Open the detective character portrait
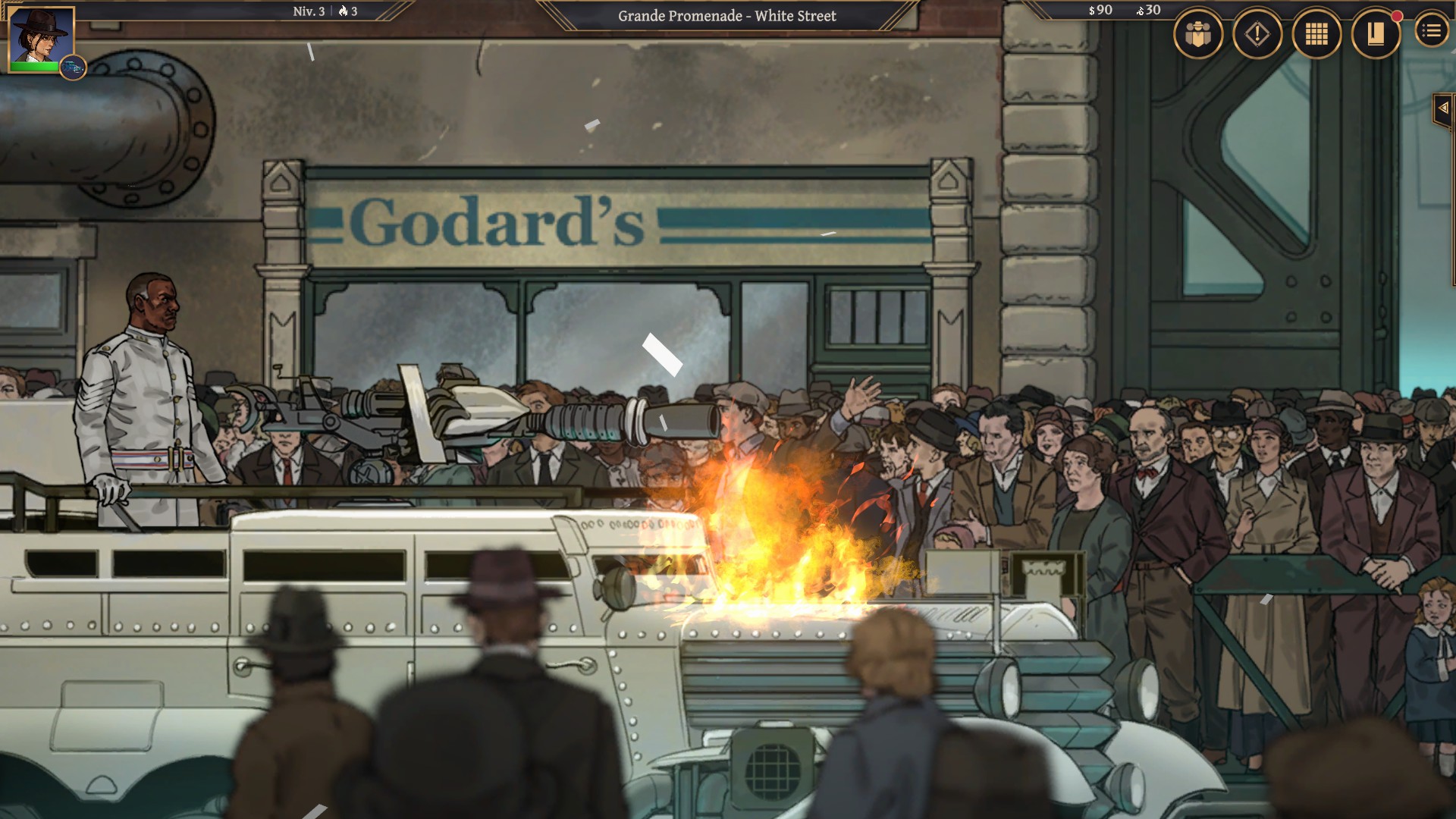Image resolution: width=1456 pixels, height=819 pixels. point(41,36)
